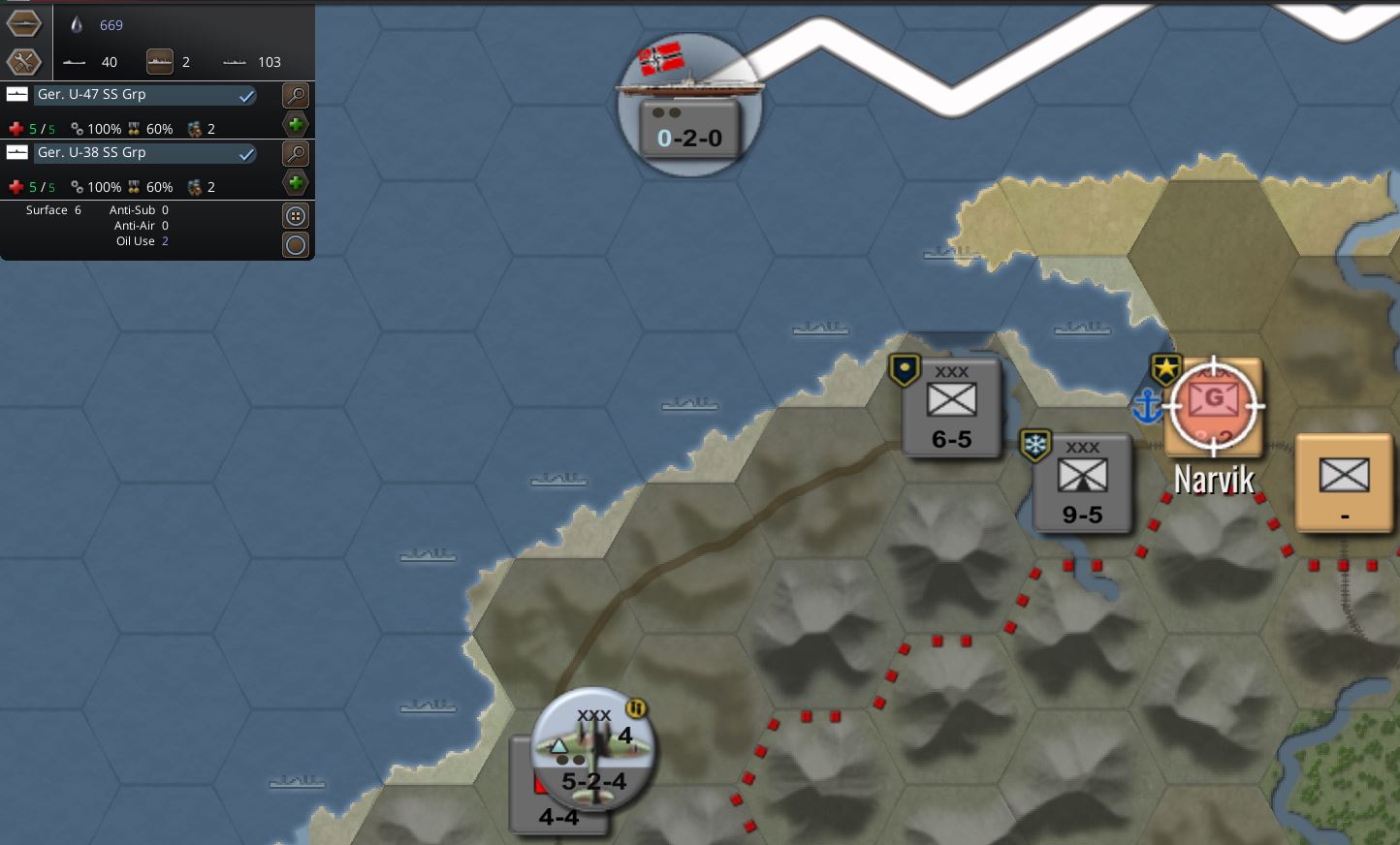The width and height of the screenshot is (1400, 845).
Task: Open the wrench-and-screwdriver hexagon icon
Action: [x=23, y=61]
